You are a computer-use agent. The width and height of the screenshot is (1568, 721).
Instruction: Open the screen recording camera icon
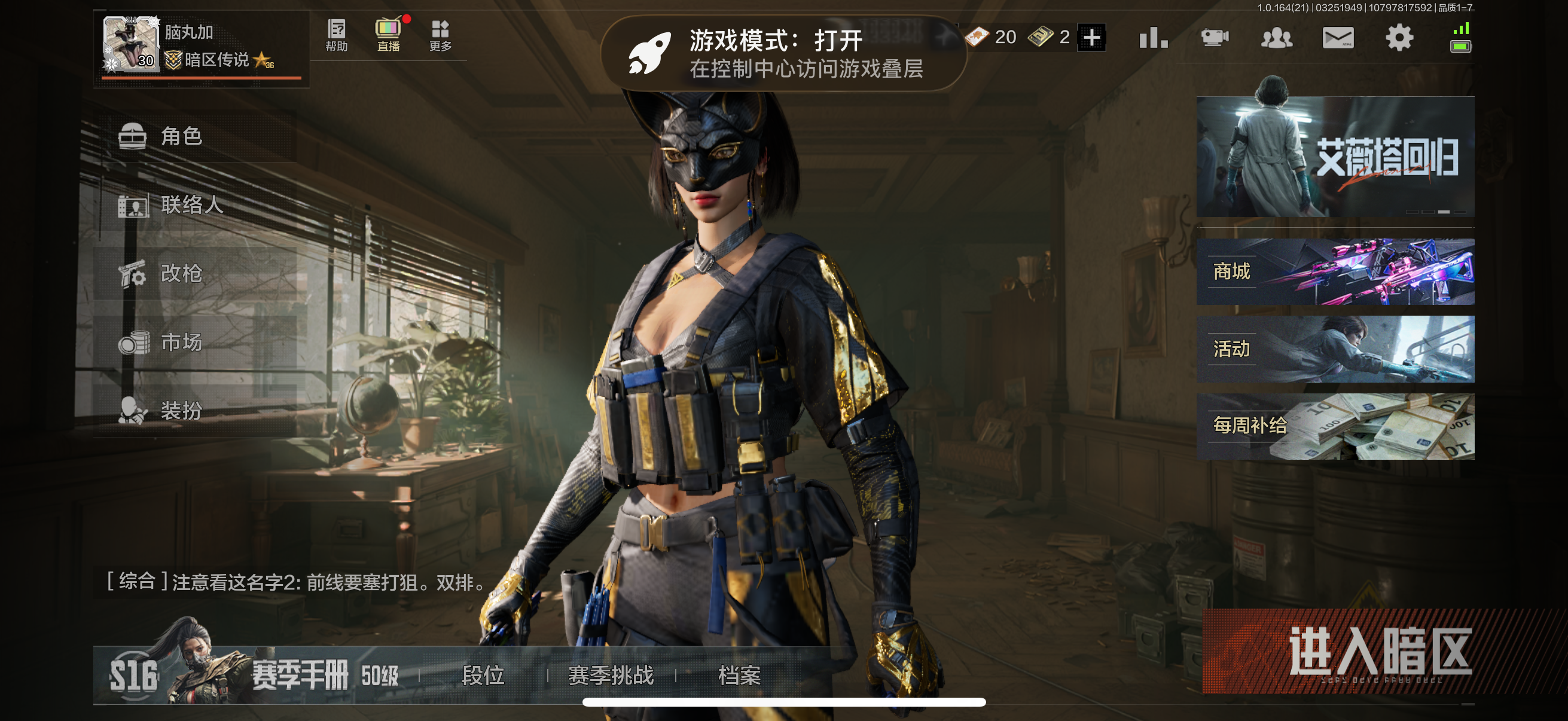[1215, 37]
